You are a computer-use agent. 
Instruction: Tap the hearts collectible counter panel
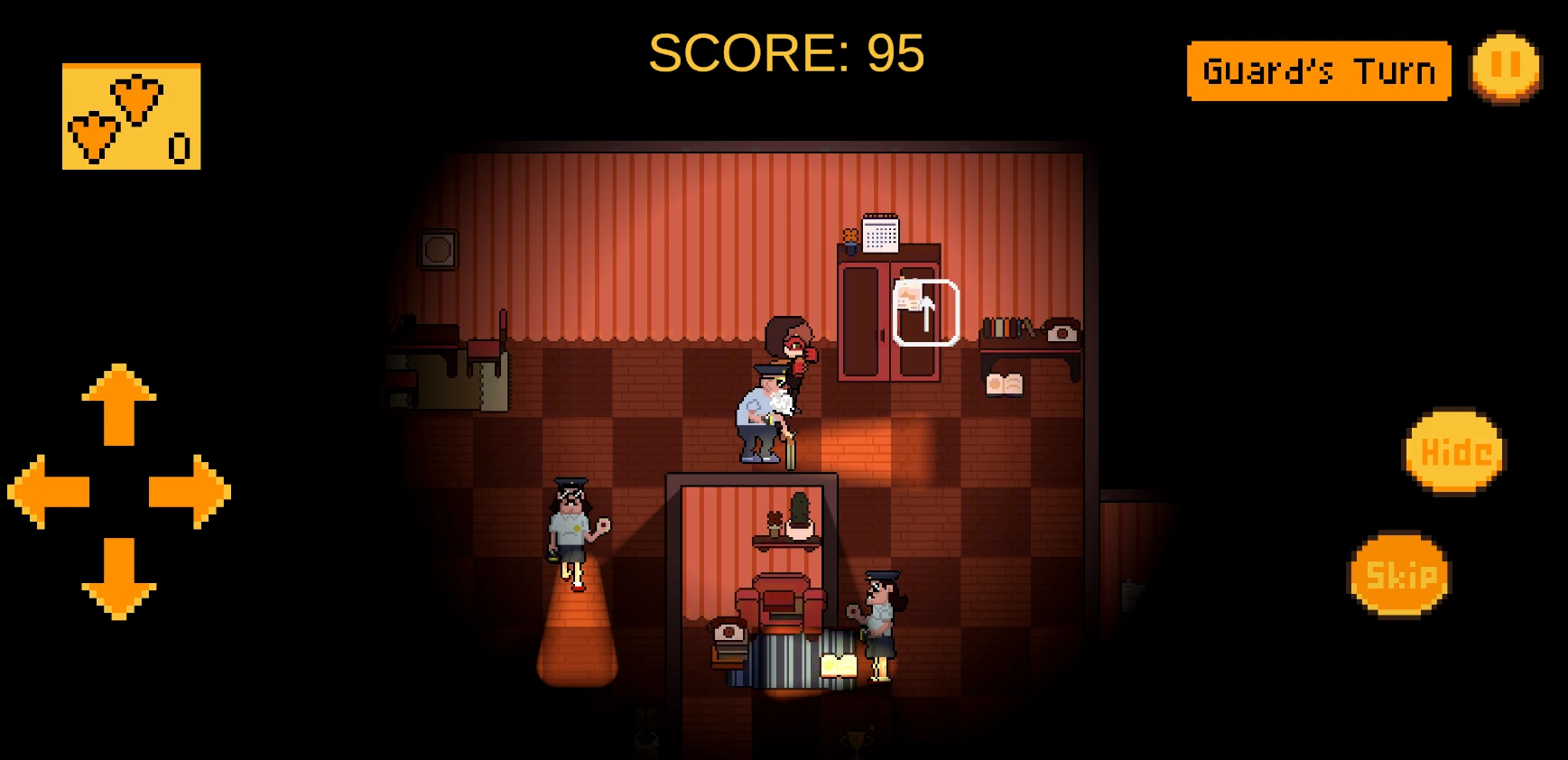coord(130,118)
